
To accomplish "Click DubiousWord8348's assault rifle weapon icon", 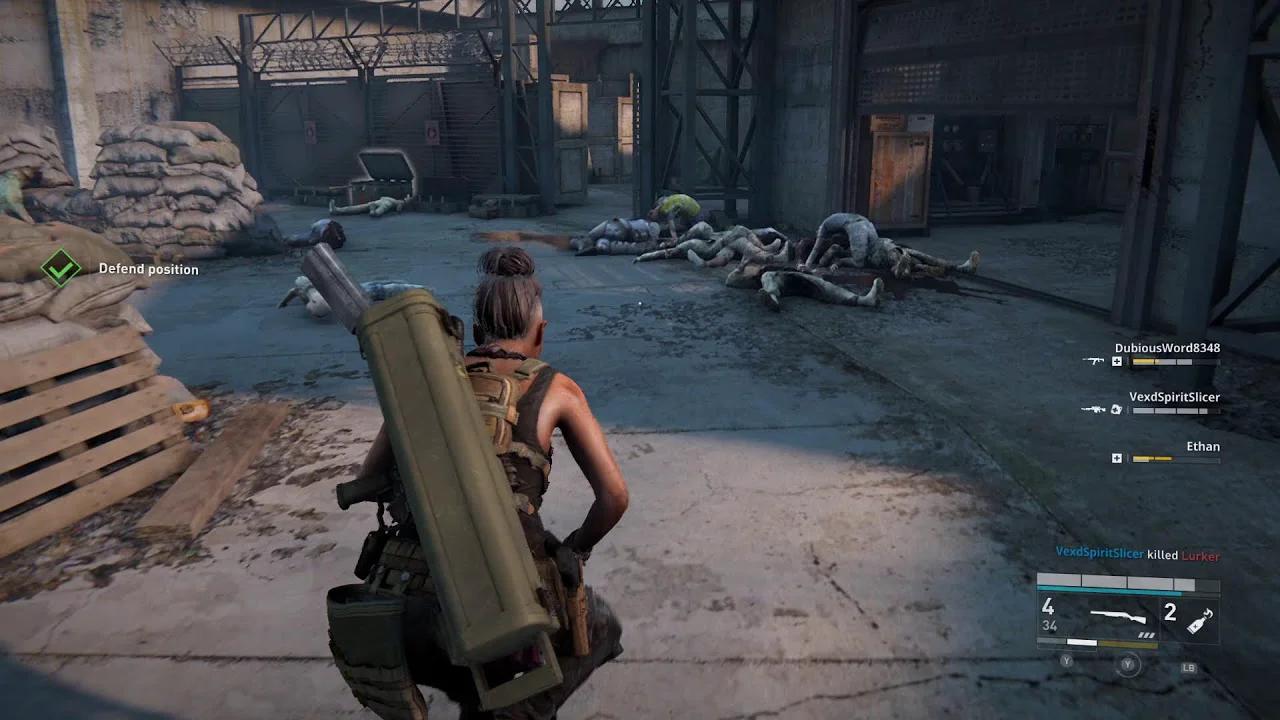I will 1094,361.
